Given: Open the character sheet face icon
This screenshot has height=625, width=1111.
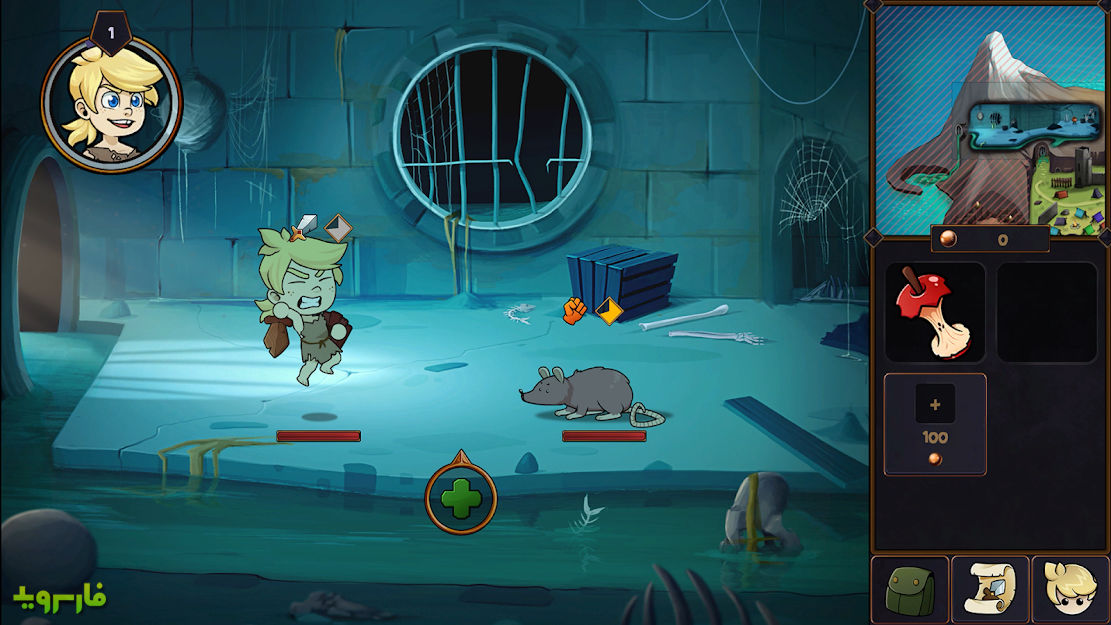Looking at the screenshot, I should click(1070, 590).
